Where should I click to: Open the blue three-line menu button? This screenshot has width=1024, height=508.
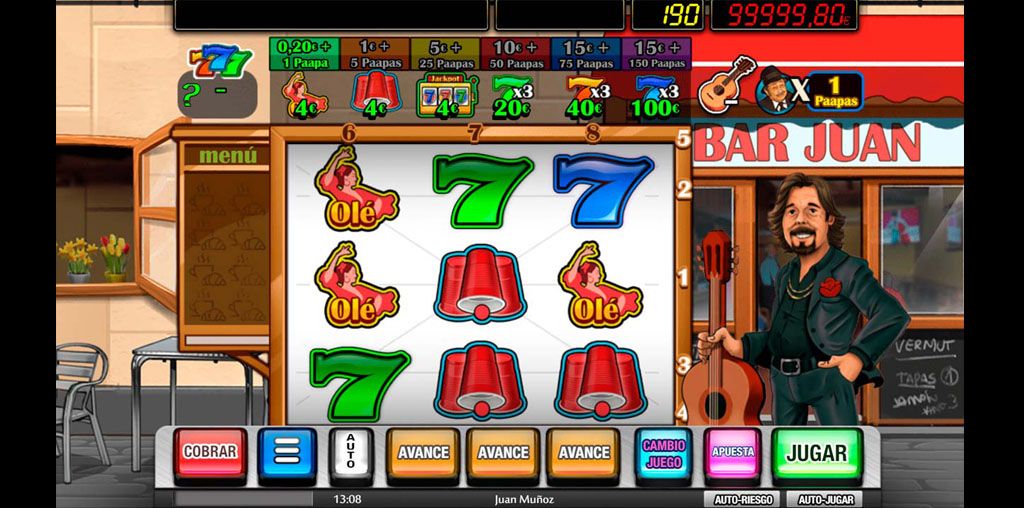[287, 452]
